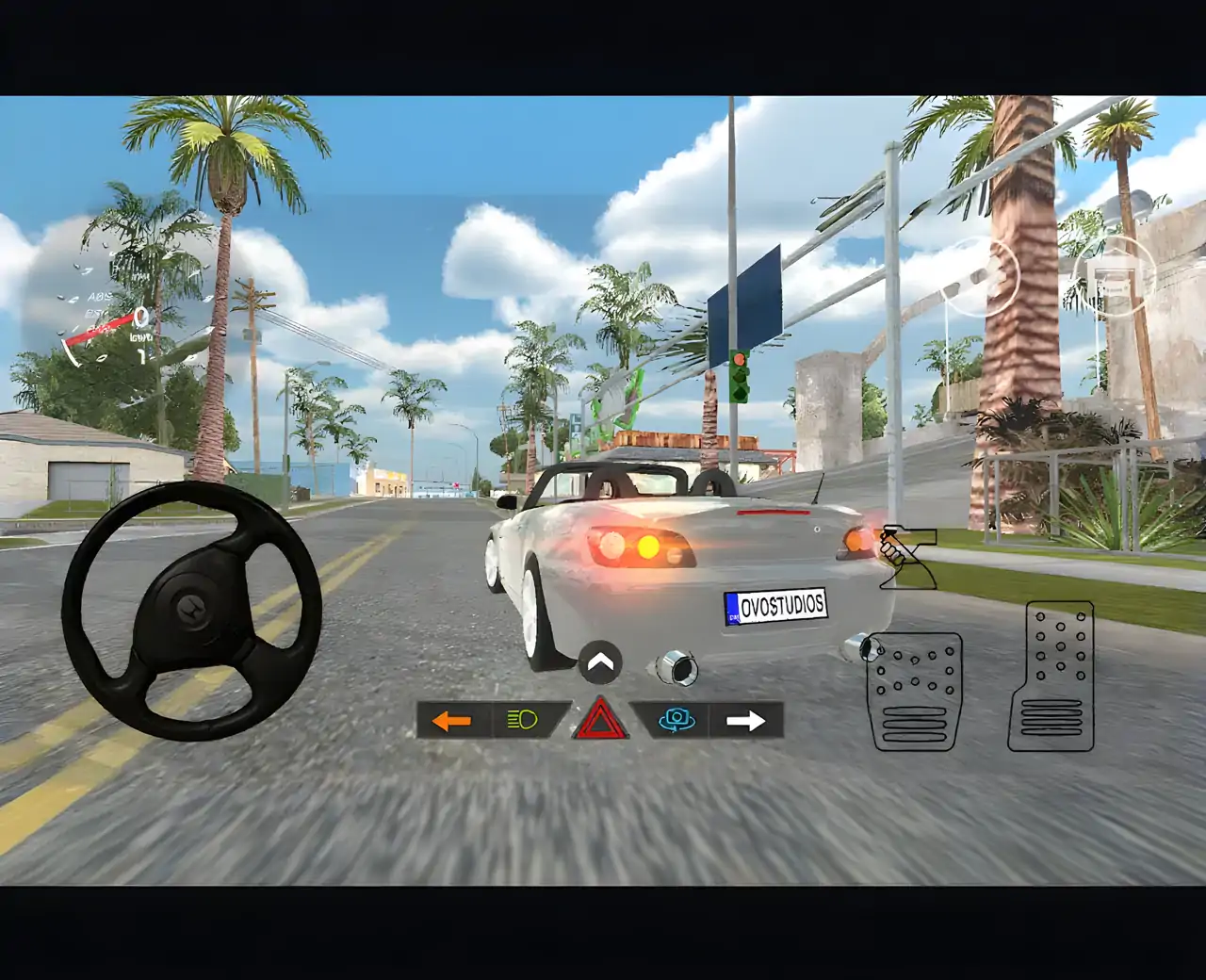The width and height of the screenshot is (1206, 980).
Task: Activate the left turn signal arrow
Action: click(x=450, y=721)
